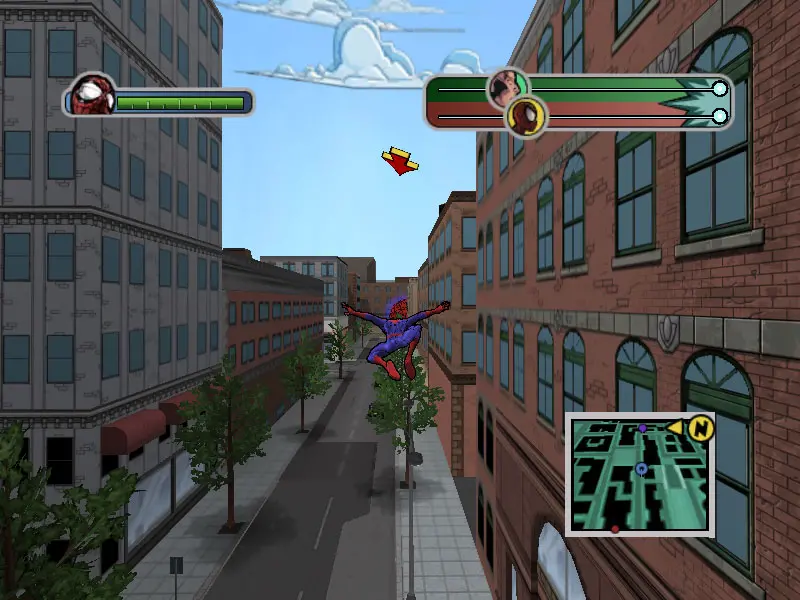
Task: Open the city minimap
Action: (x=640, y=474)
